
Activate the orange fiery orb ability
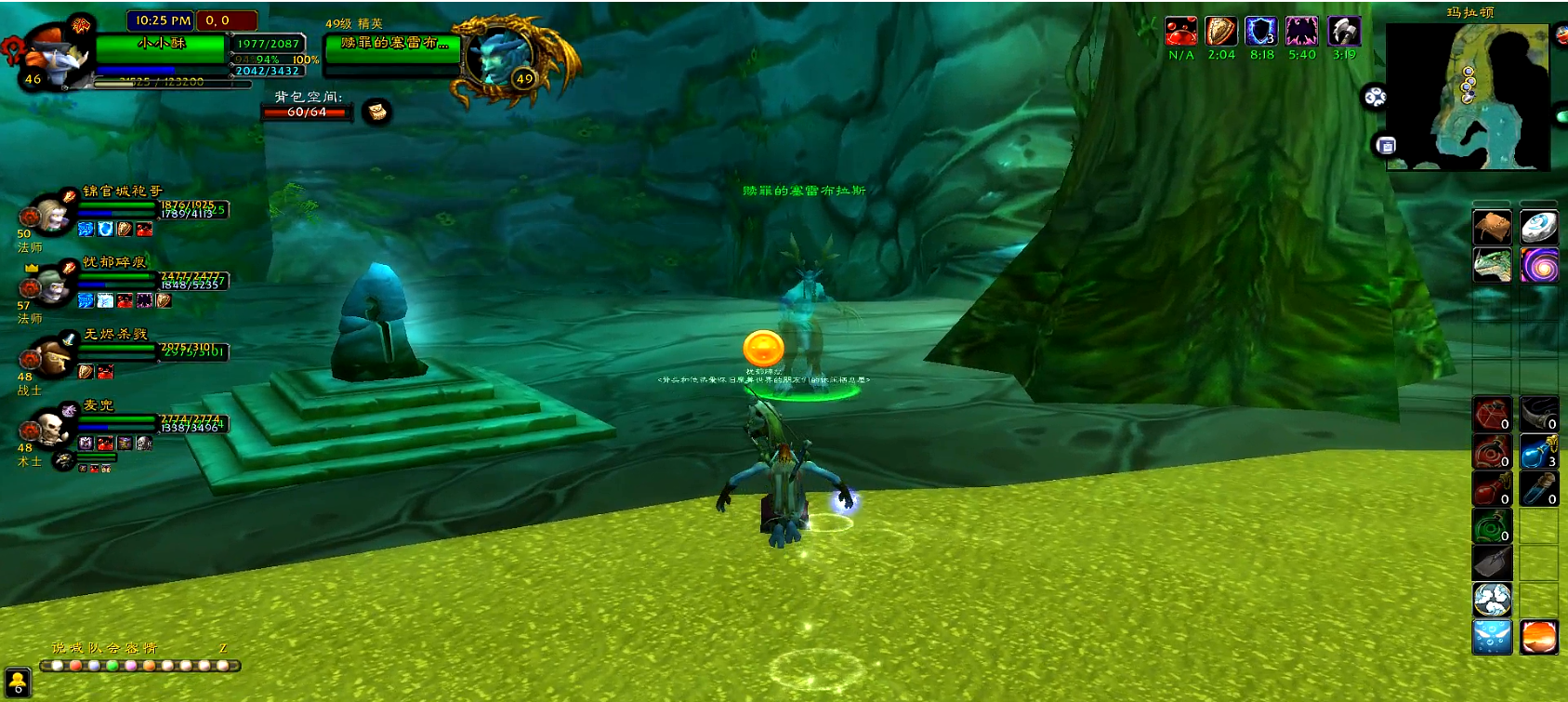click(x=1538, y=638)
